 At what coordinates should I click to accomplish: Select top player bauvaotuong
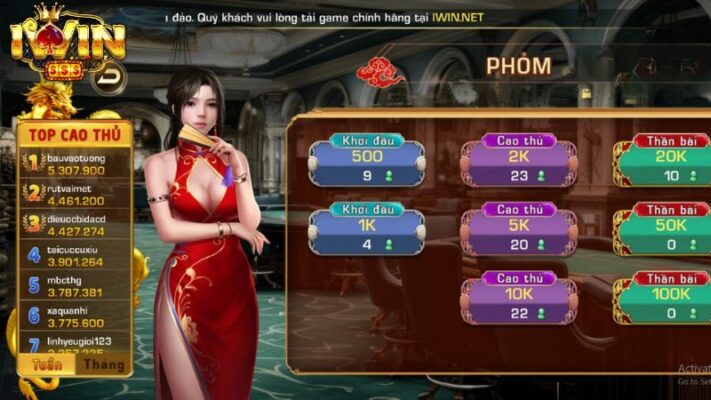[x=76, y=164]
